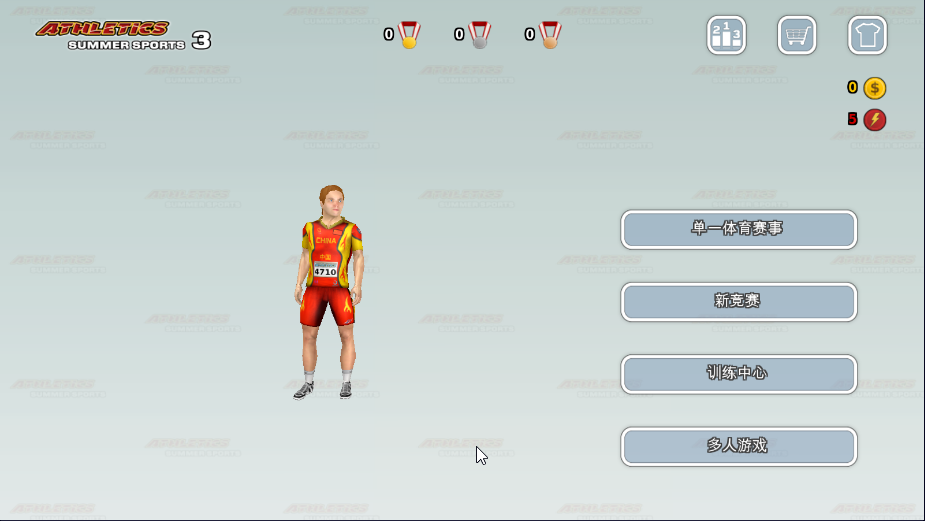
Task: Click the red lightning energy icon
Action: pos(875,120)
